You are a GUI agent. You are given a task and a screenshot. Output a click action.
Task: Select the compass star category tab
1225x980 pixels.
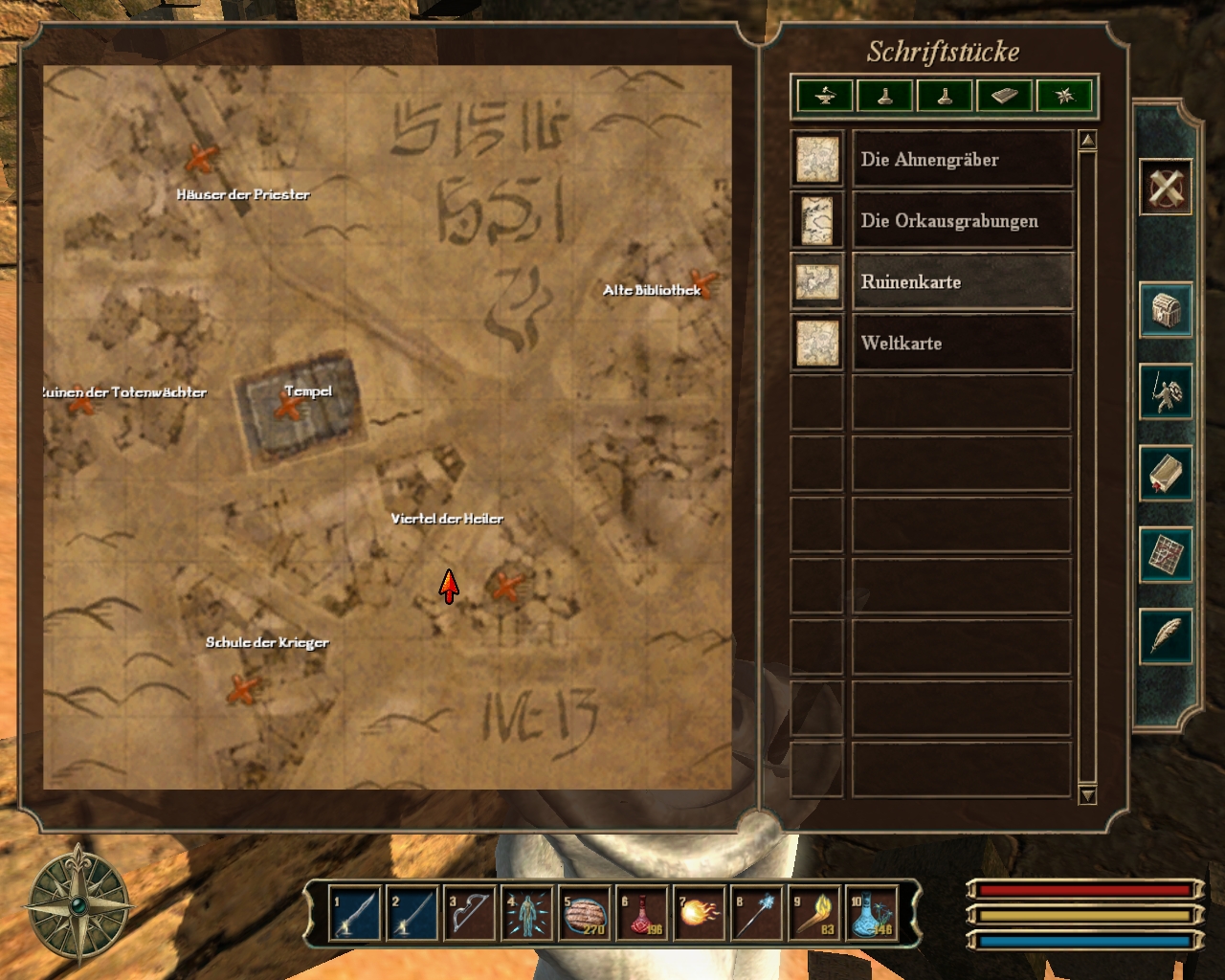pyautogui.click(x=1064, y=96)
